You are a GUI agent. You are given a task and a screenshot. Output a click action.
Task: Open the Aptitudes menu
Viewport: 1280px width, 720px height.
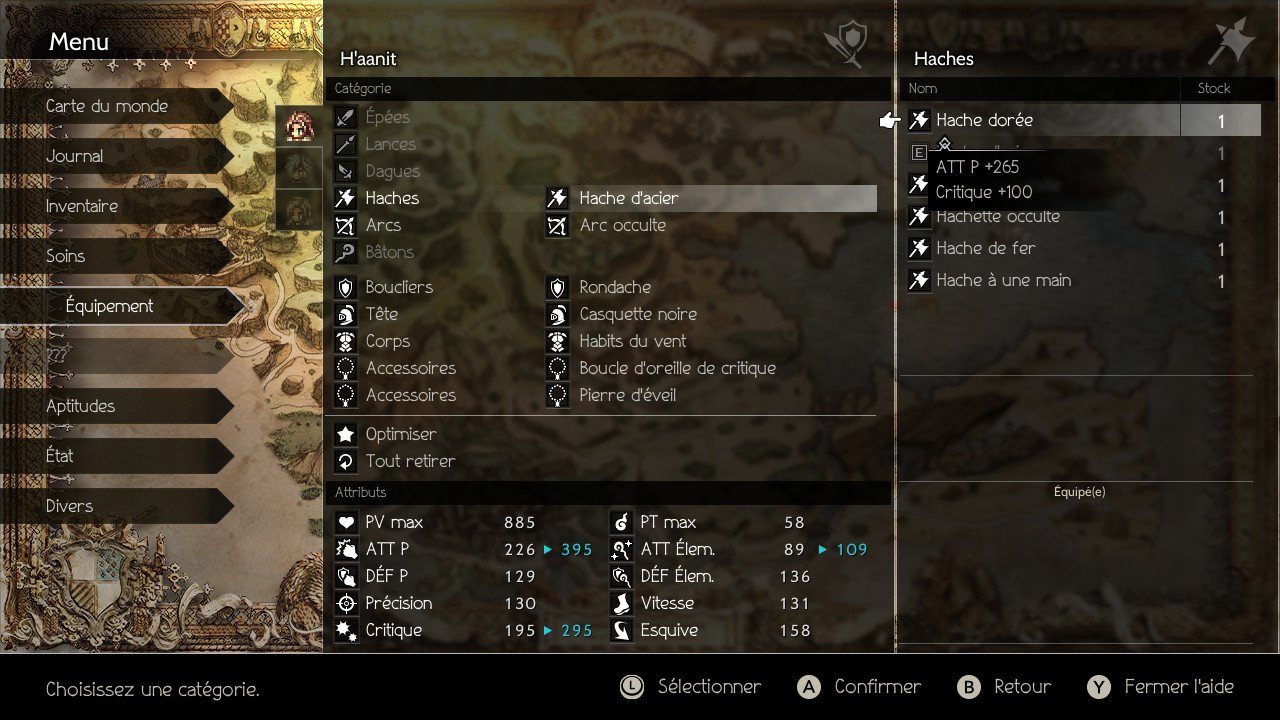81,406
